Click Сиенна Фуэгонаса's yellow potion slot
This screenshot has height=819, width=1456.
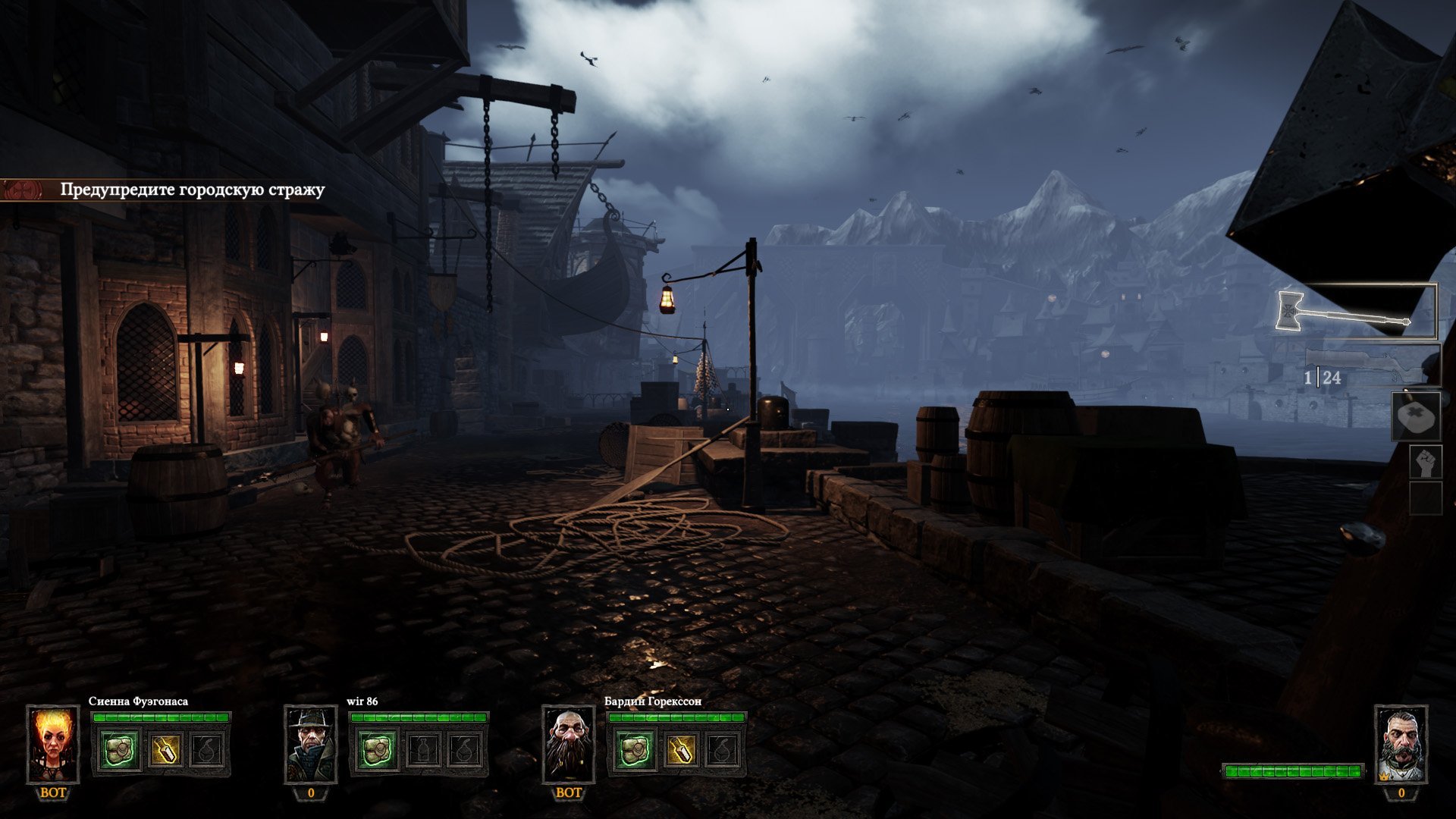[x=165, y=751]
